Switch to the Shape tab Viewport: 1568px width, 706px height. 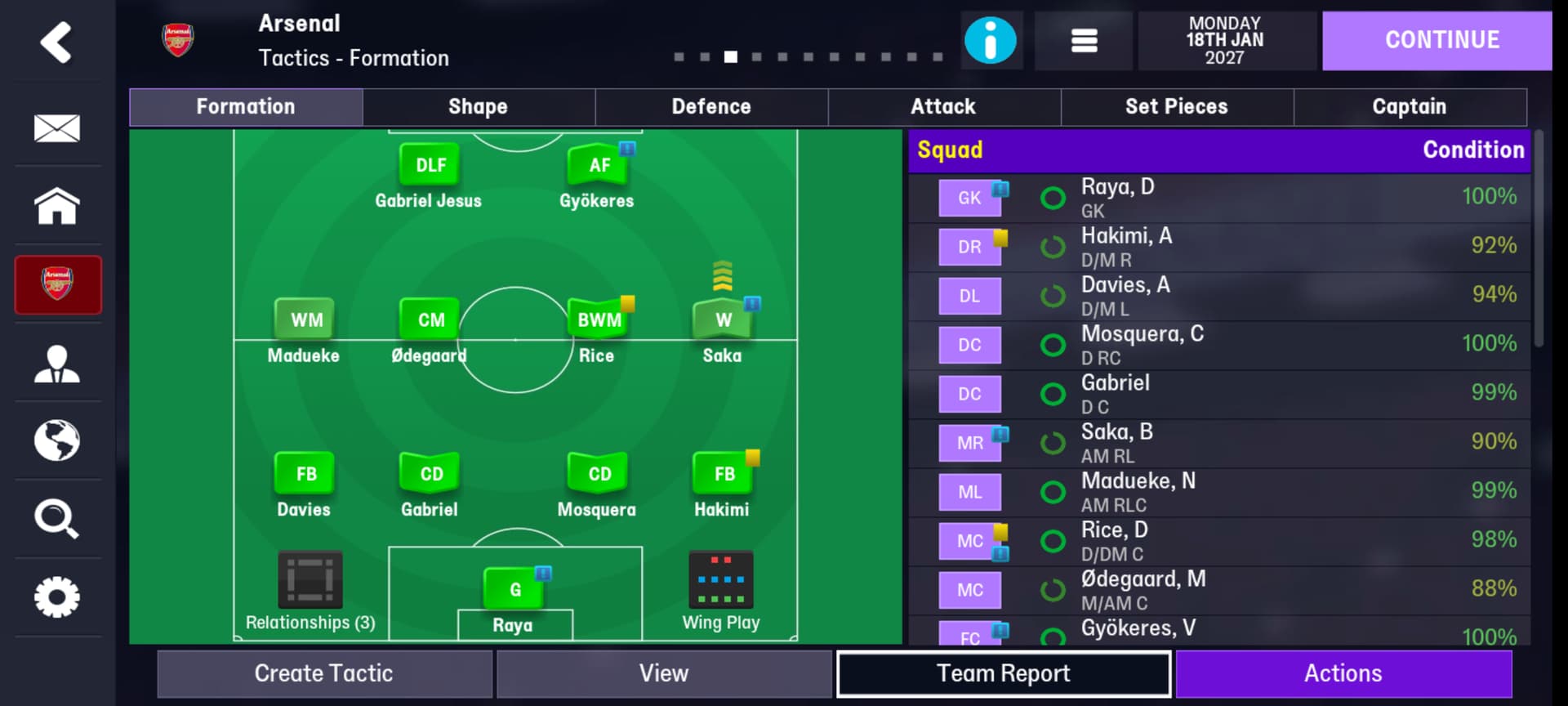pos(478,107)
